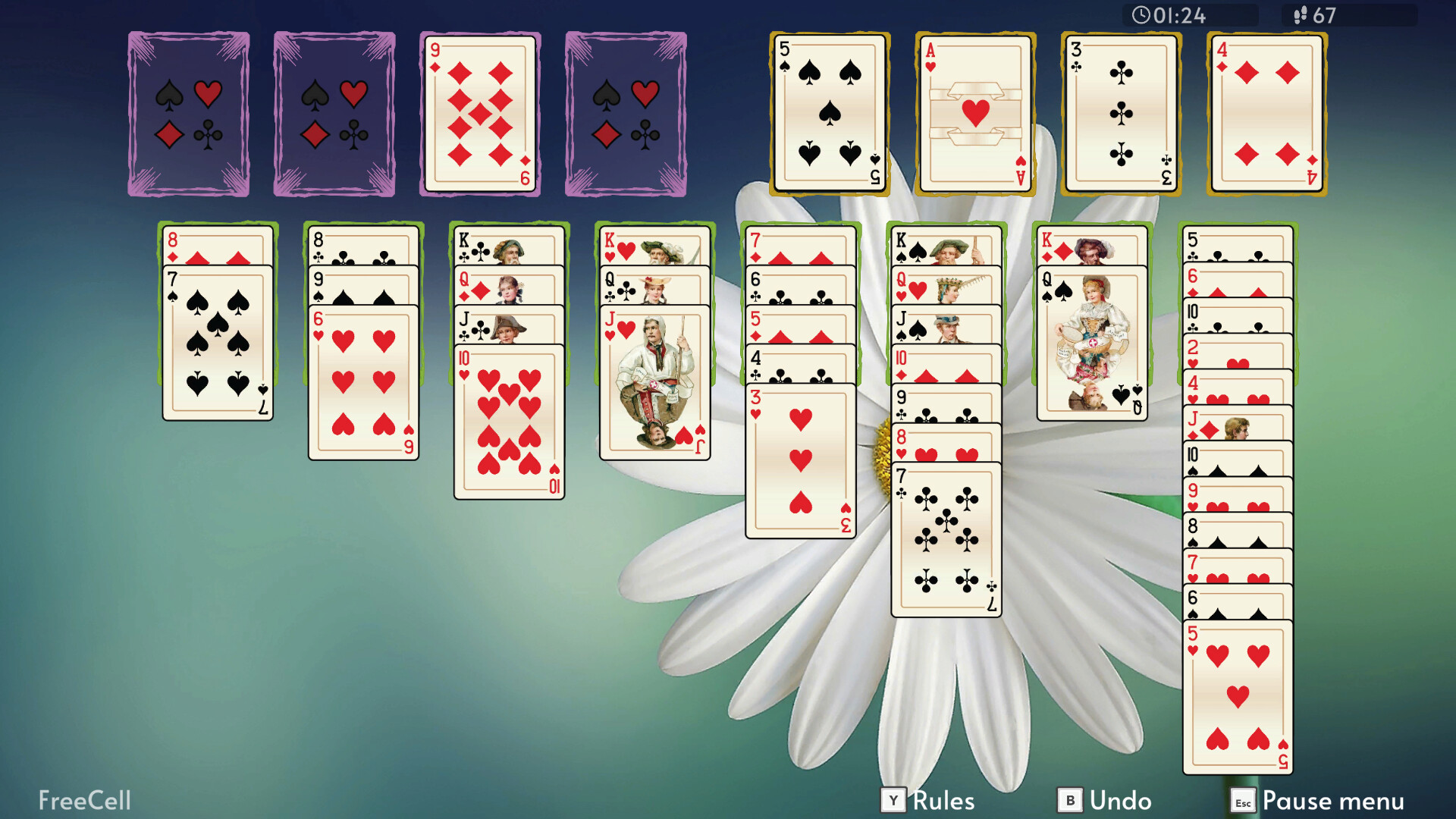Click the fourth purple free cell slot
The width and height of the screenshot is (1456, 819).
[626, 114]
